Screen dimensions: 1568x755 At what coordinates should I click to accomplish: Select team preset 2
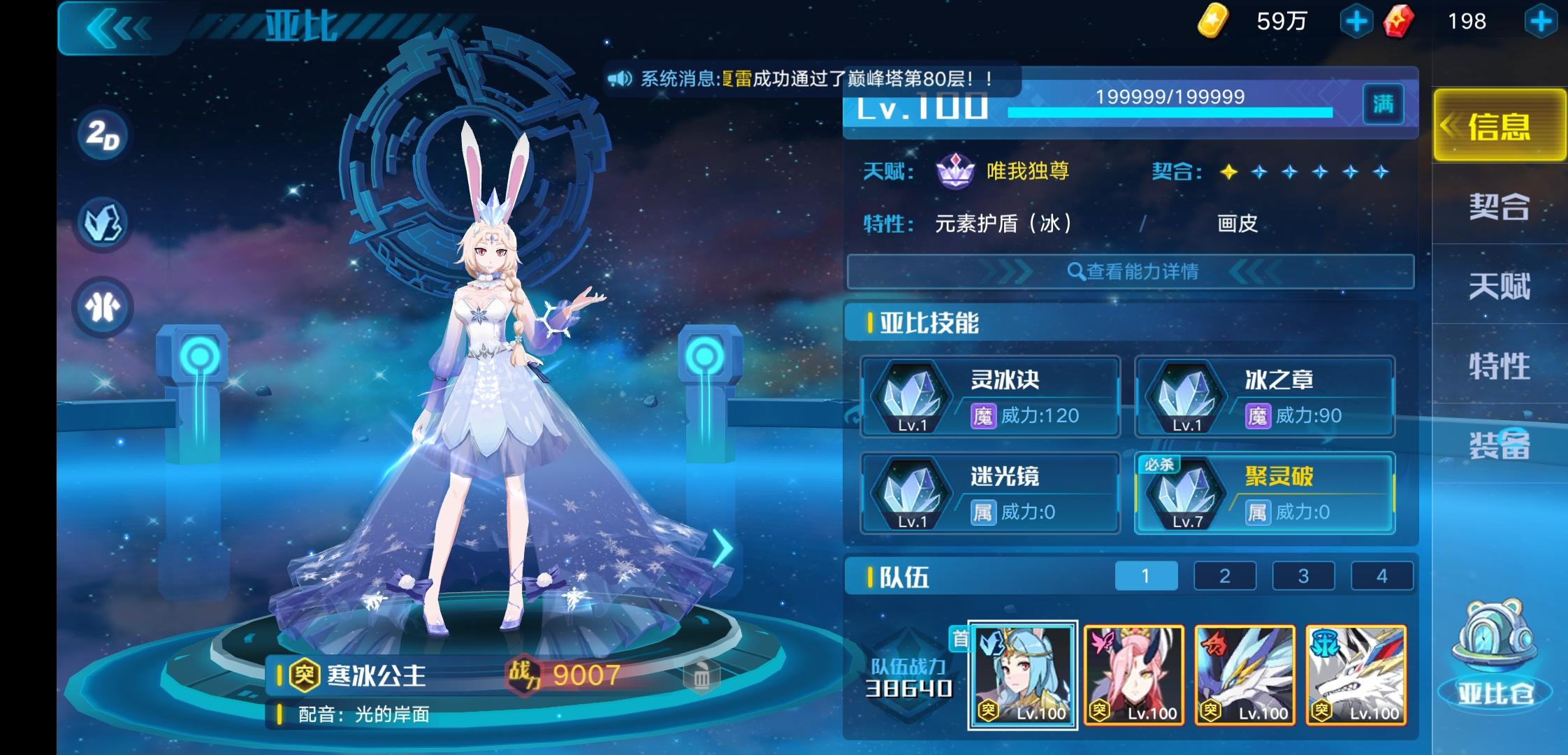[x=1224, y=575]
